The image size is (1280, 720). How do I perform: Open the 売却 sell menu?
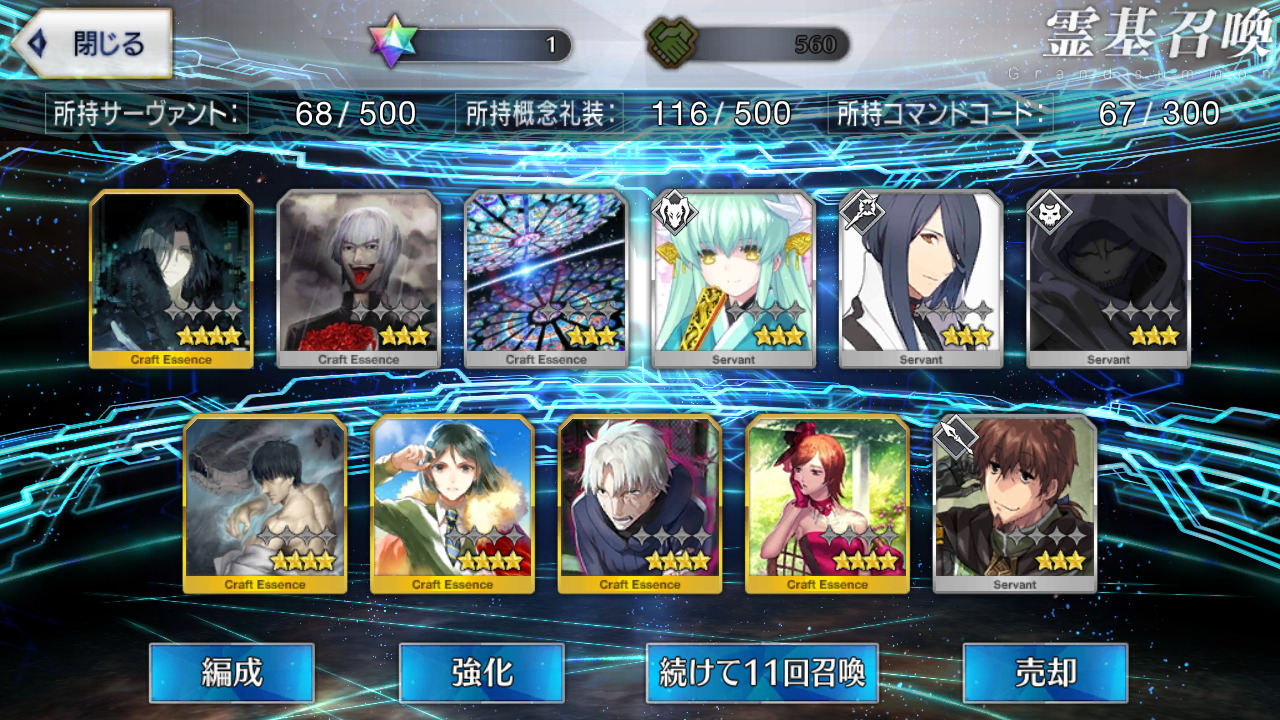click(x=1045, y=673)
